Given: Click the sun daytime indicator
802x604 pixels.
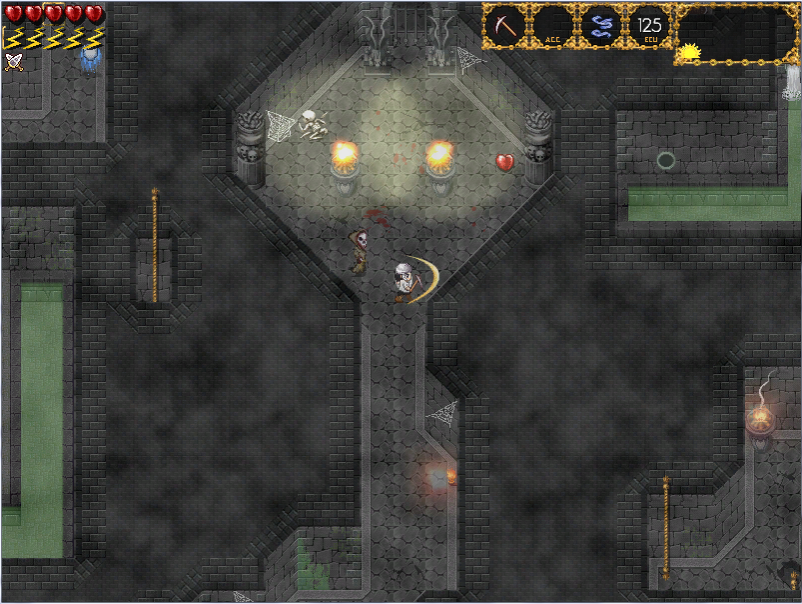Looking at the screenshot, I should (690, 51).
